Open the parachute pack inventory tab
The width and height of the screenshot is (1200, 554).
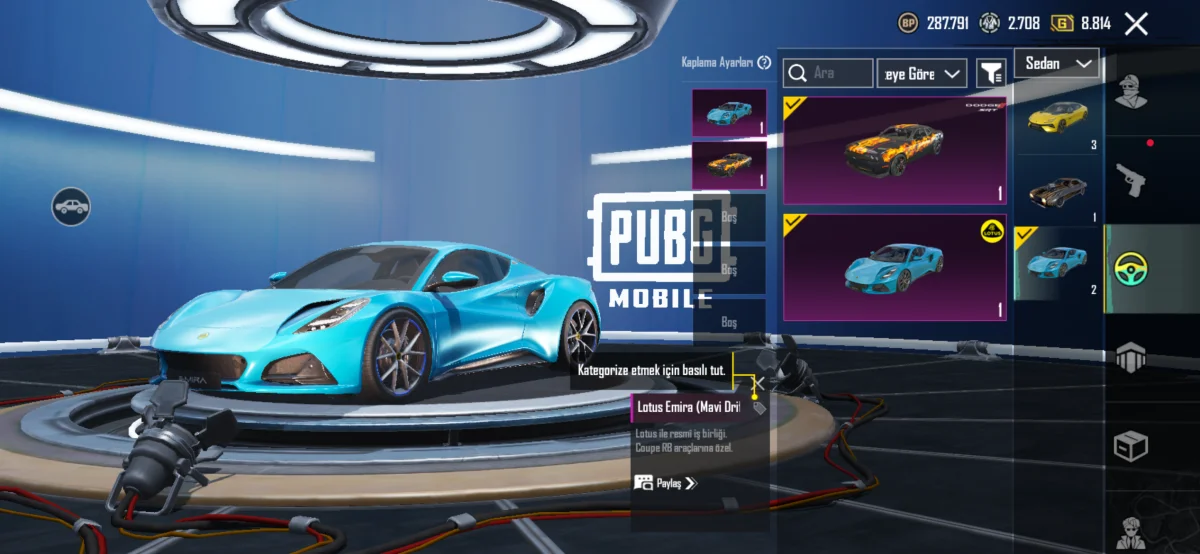(1131, 356)
